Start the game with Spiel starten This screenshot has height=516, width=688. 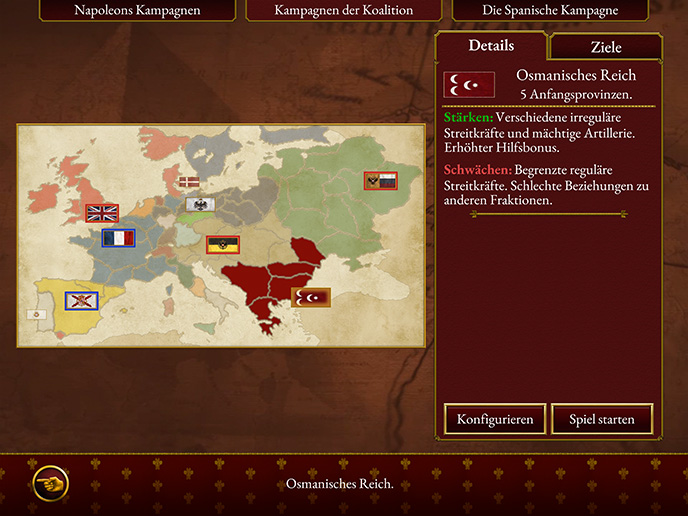(602, 418)
